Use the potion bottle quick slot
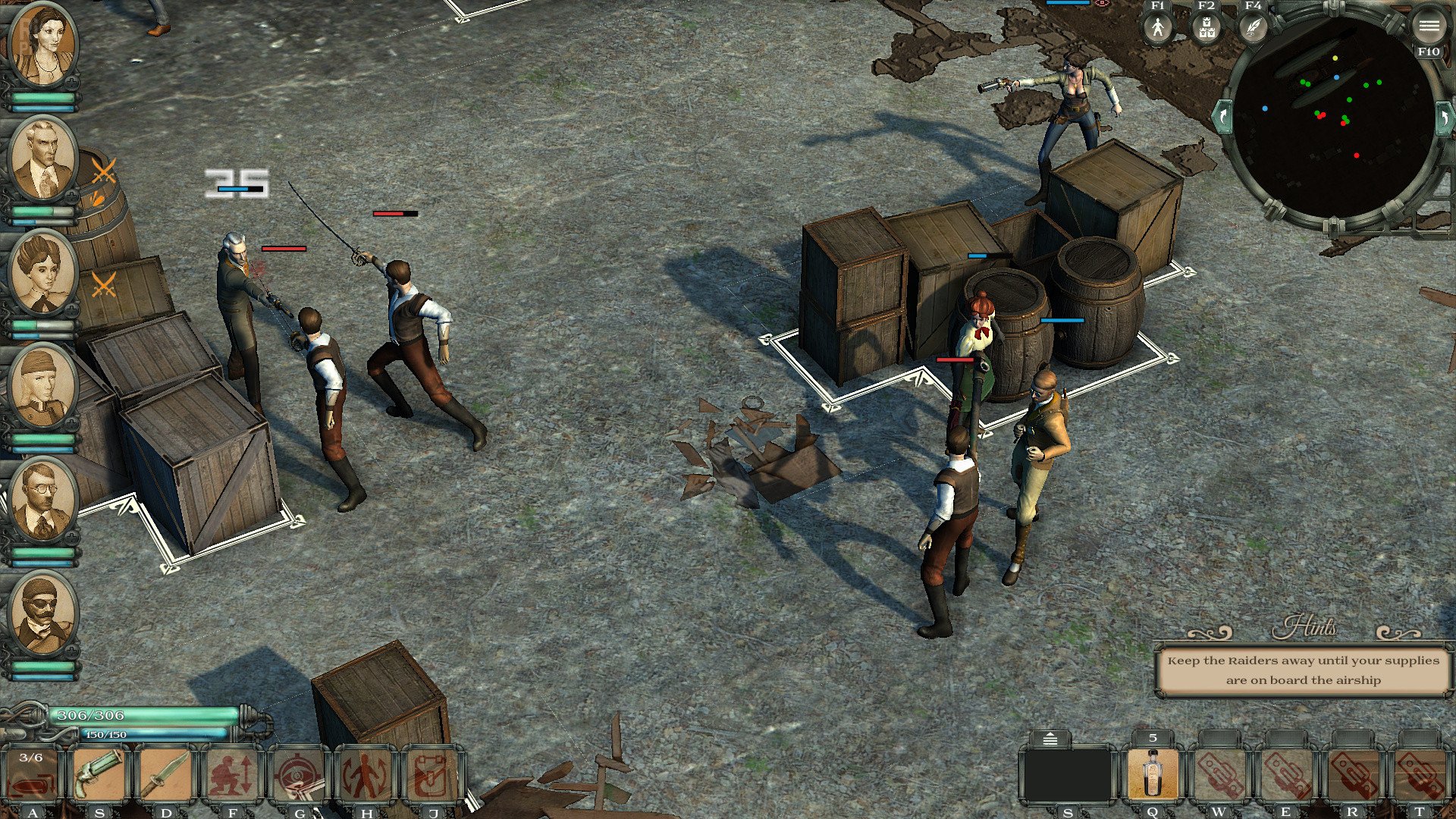The width and height of the screenshot is (1456, 819). pyautogui.click(x=1153, y=773)
